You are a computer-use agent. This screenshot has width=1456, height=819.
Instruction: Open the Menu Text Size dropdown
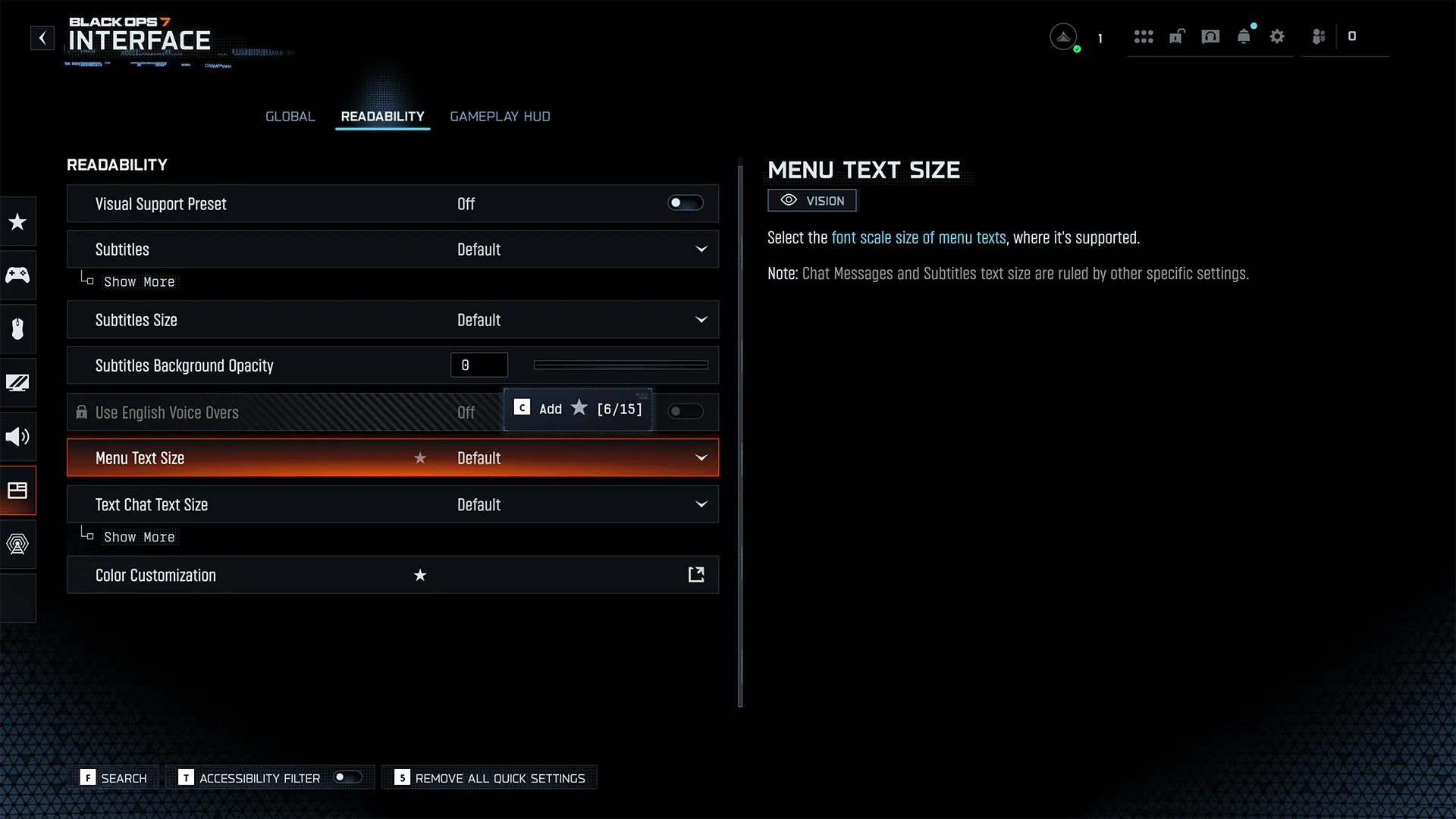click(x=701, y=458)
